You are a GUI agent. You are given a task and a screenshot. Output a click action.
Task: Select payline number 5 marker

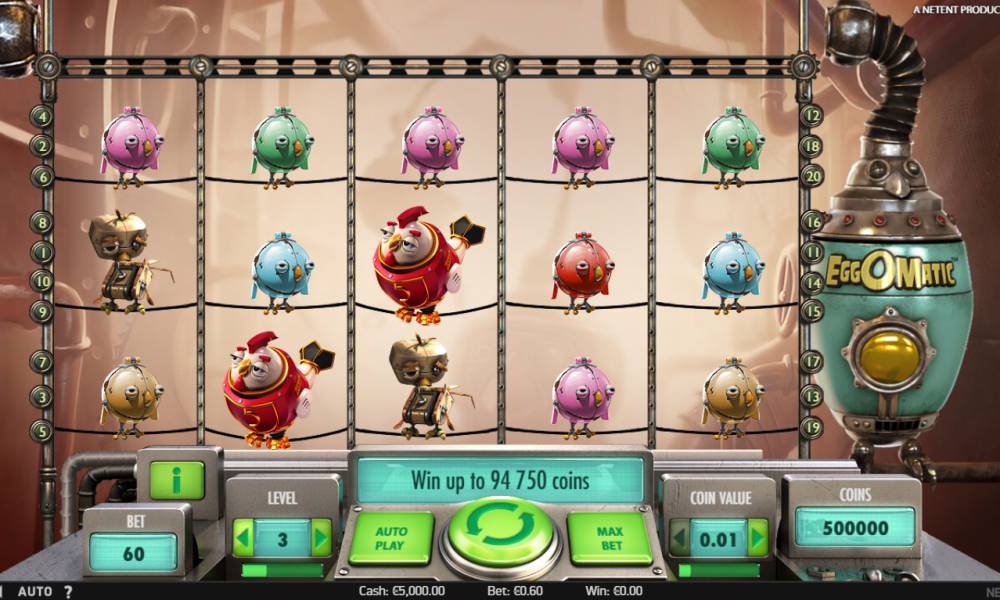pyautogui.click(x=42, y=430)
